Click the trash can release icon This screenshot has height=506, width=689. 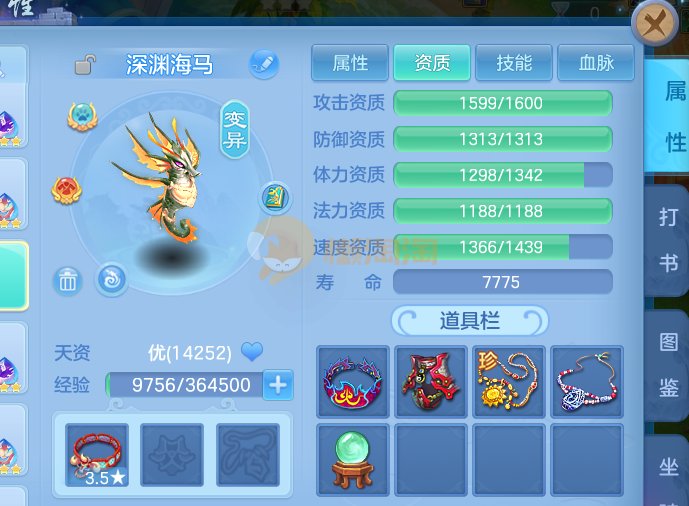tap(67, 281)
